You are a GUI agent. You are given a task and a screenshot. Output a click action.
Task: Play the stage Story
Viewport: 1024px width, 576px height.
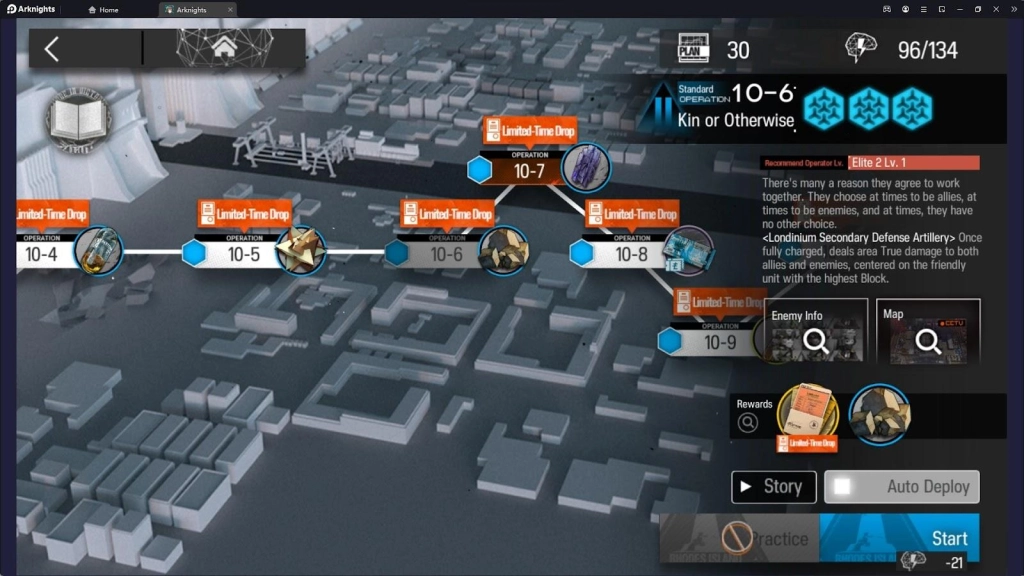pyautogui.click(x=773, y=487)
